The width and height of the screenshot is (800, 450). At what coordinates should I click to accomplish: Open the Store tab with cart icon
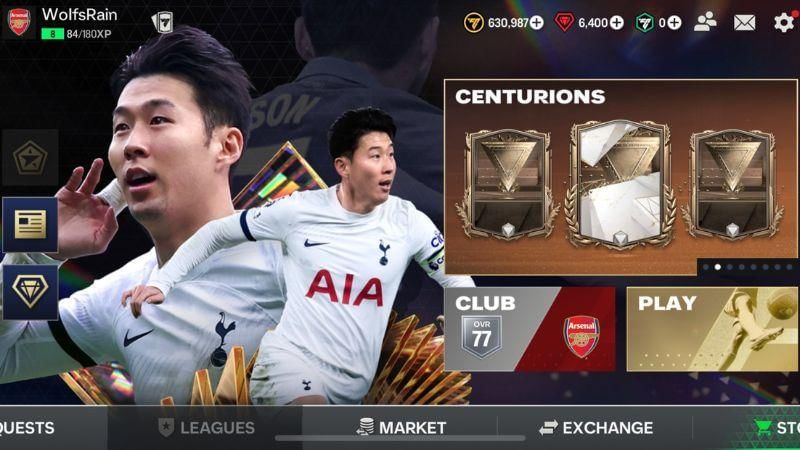(777, 428)
